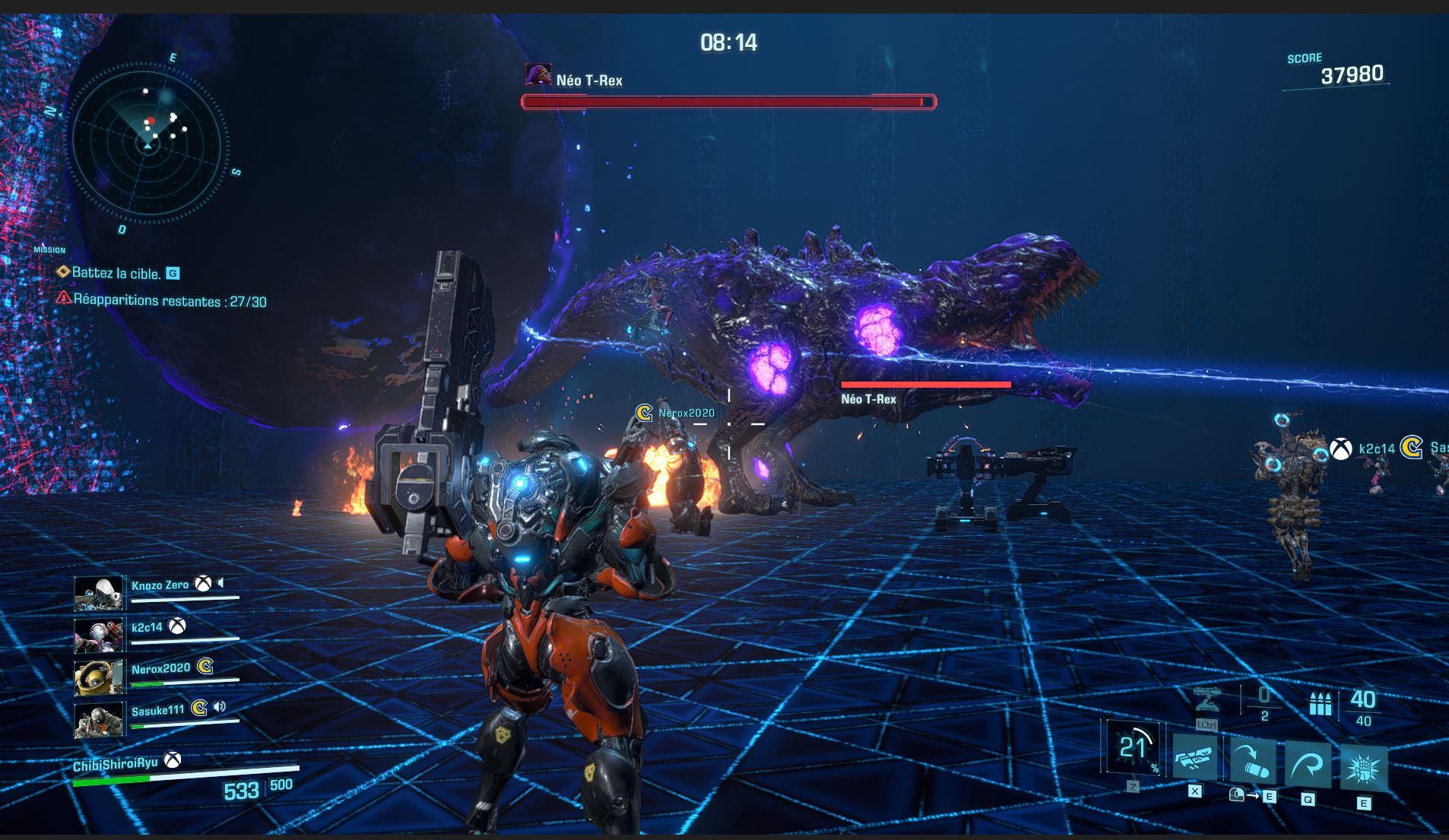Select Knozo Zero's teammate portrait
Viewport: 1449px width, 840px height.
(99, 593)
